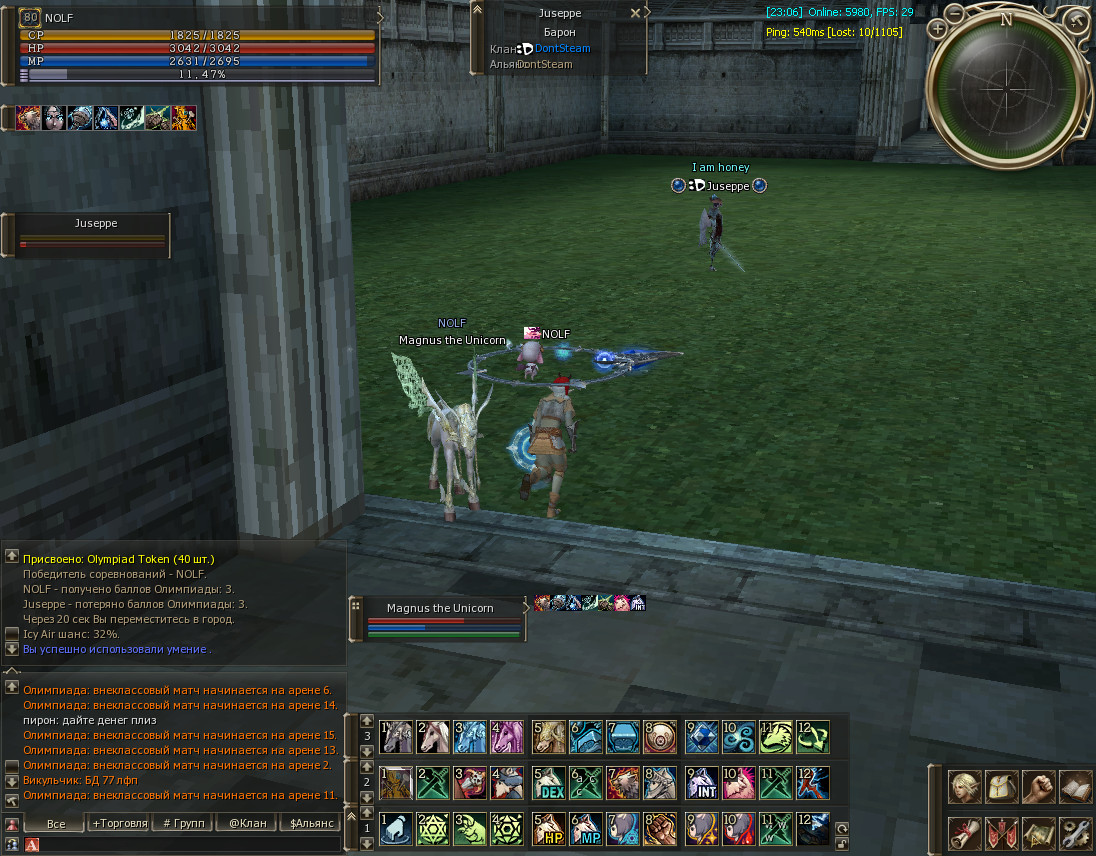Close the Juseppe target window
The image size is (1096, 856).
[635, 14]
